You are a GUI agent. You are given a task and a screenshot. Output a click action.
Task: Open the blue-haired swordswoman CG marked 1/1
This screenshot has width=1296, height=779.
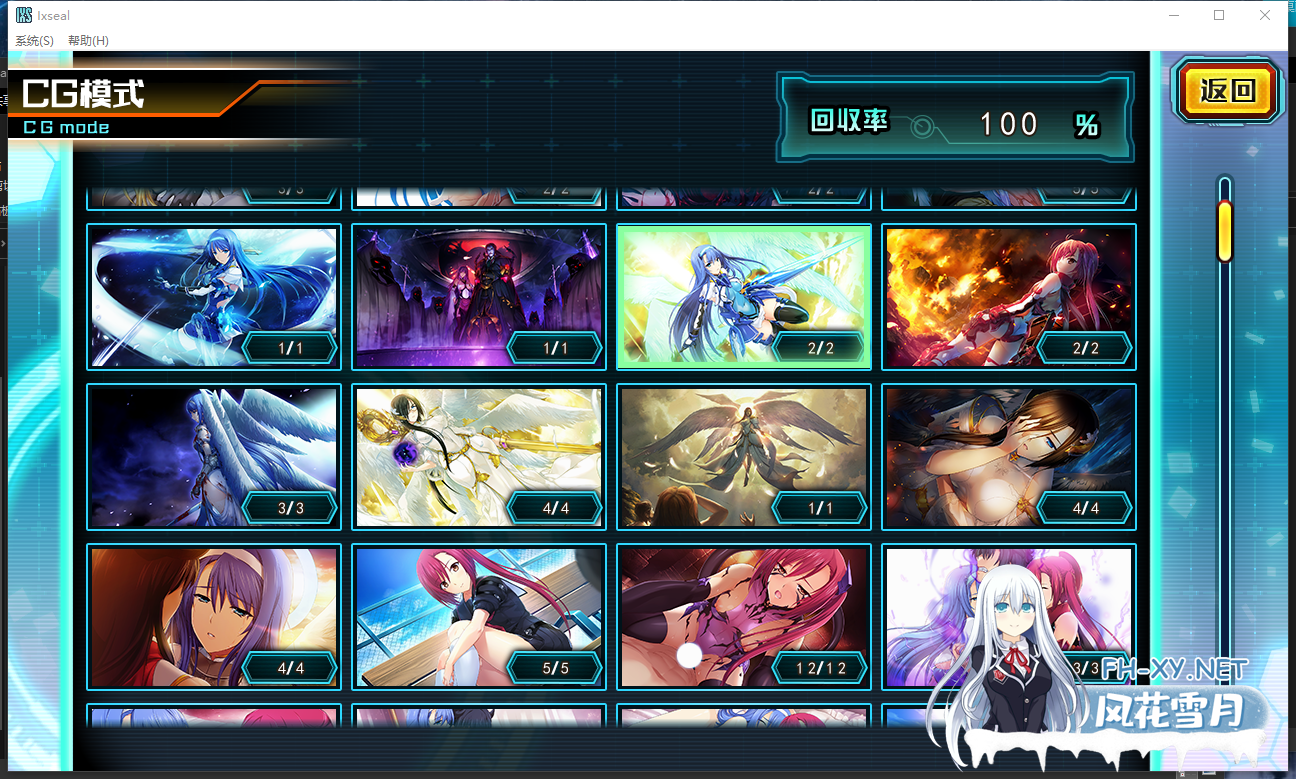point(213,297)
